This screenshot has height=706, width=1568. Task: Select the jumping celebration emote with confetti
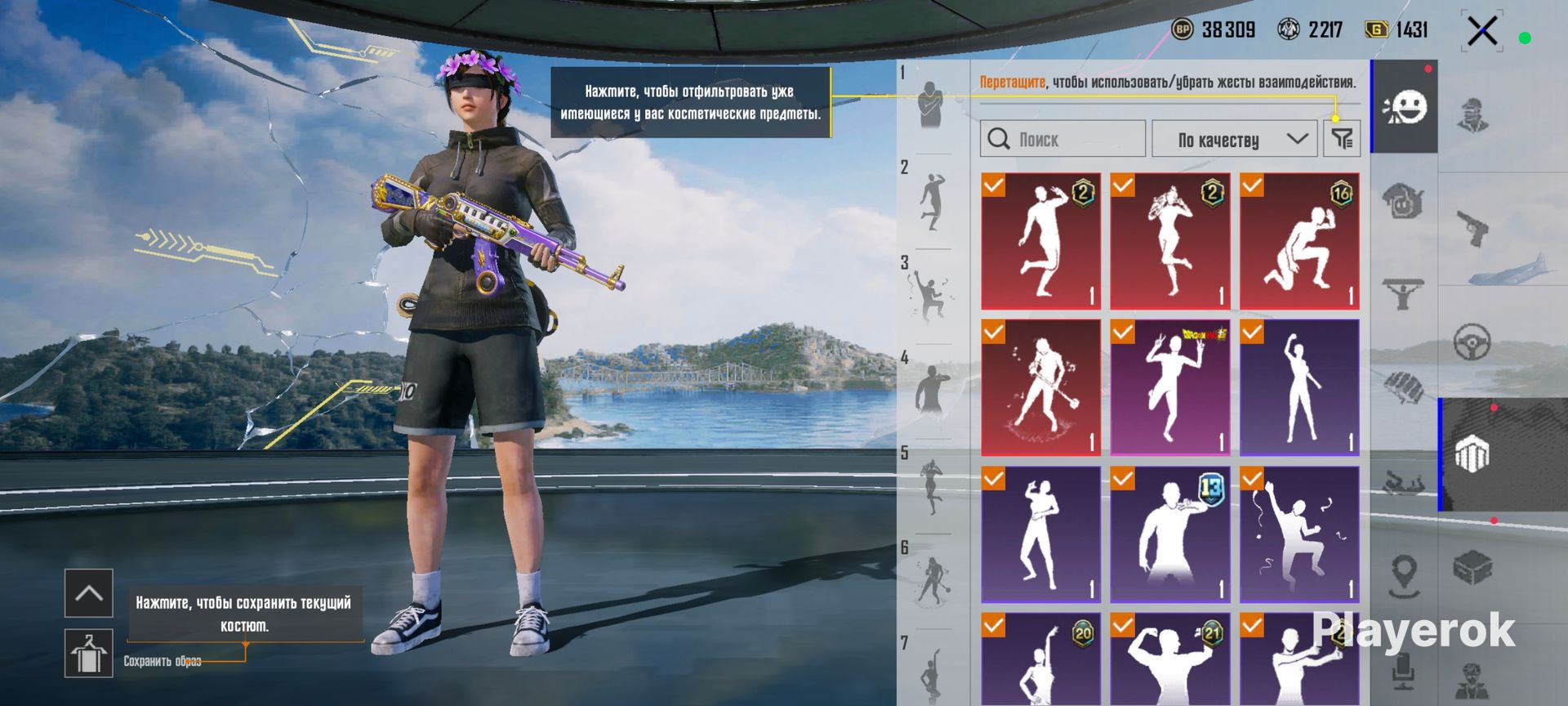[1299, 534]
